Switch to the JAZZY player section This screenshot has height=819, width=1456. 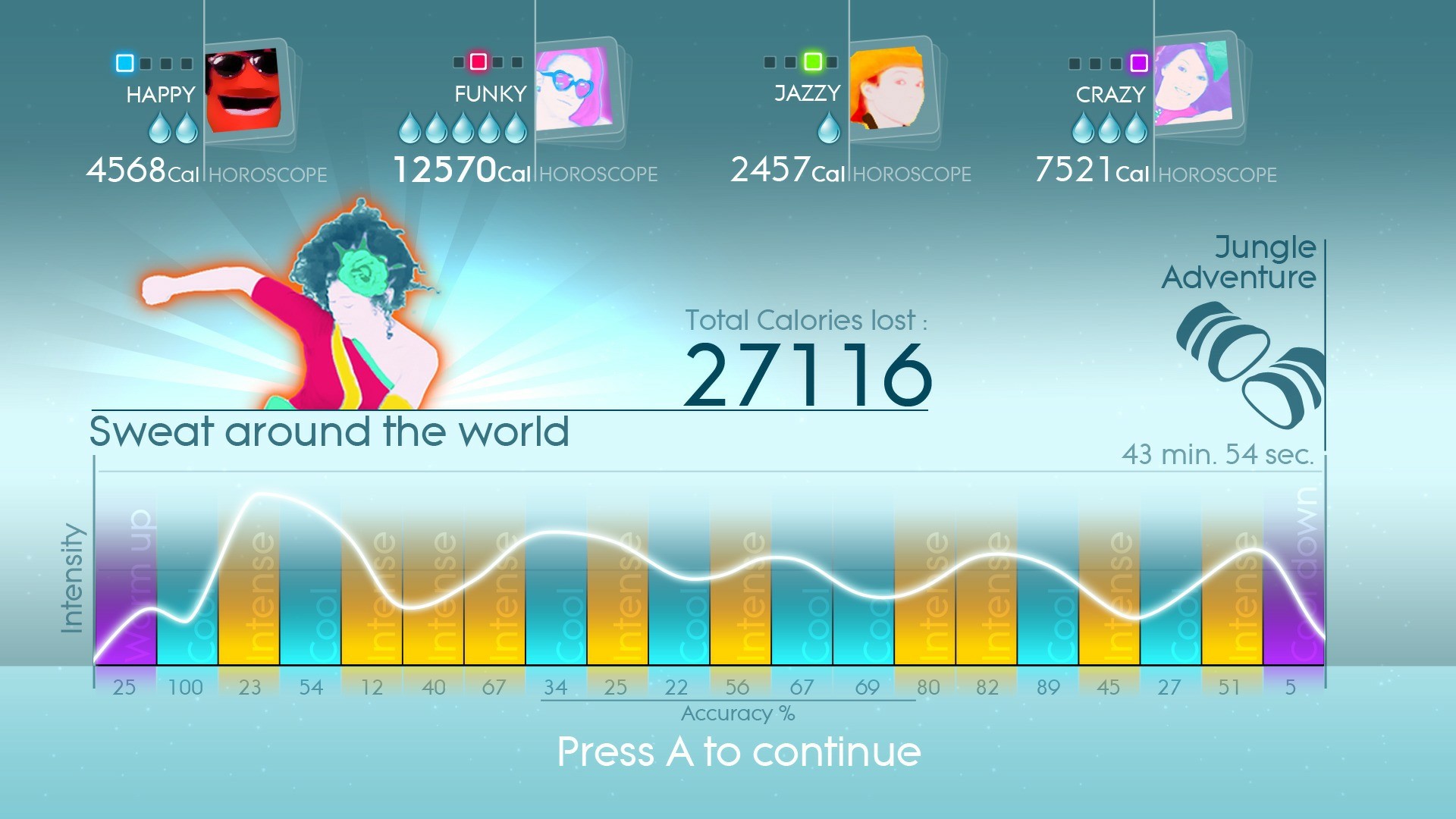coord(806,93)
